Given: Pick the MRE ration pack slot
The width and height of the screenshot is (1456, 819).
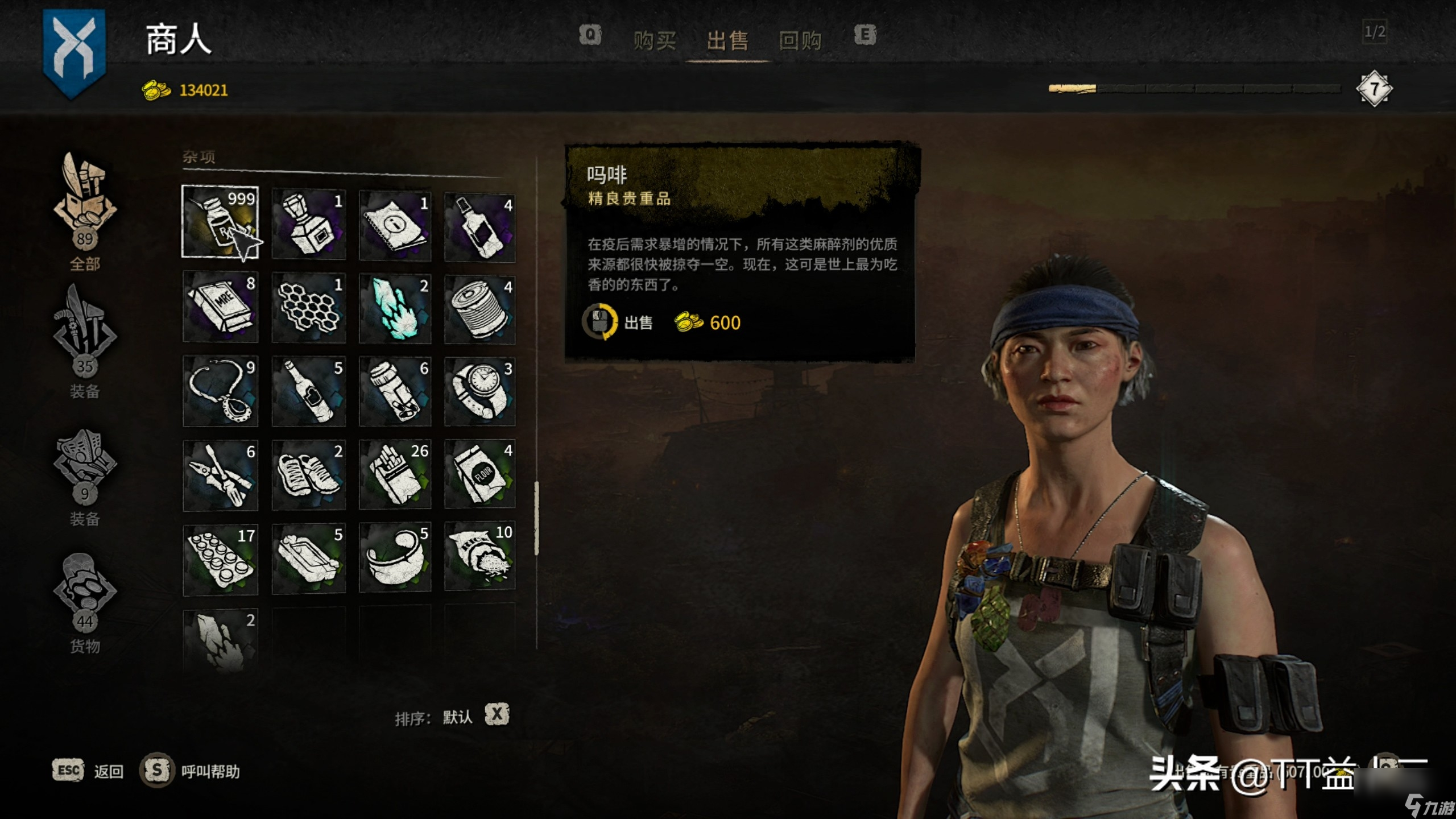Looking at the screenshot, I should pos(220,307).
